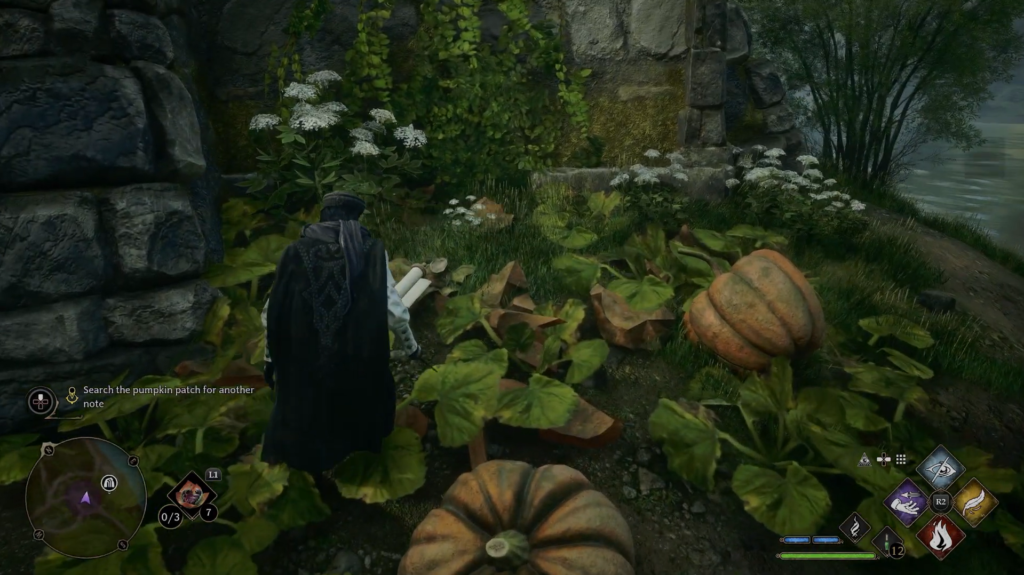This screenshot has width=1024, height=575.
Task: Use the Wiggenweld healing potion slot
Action: (889, 543)
